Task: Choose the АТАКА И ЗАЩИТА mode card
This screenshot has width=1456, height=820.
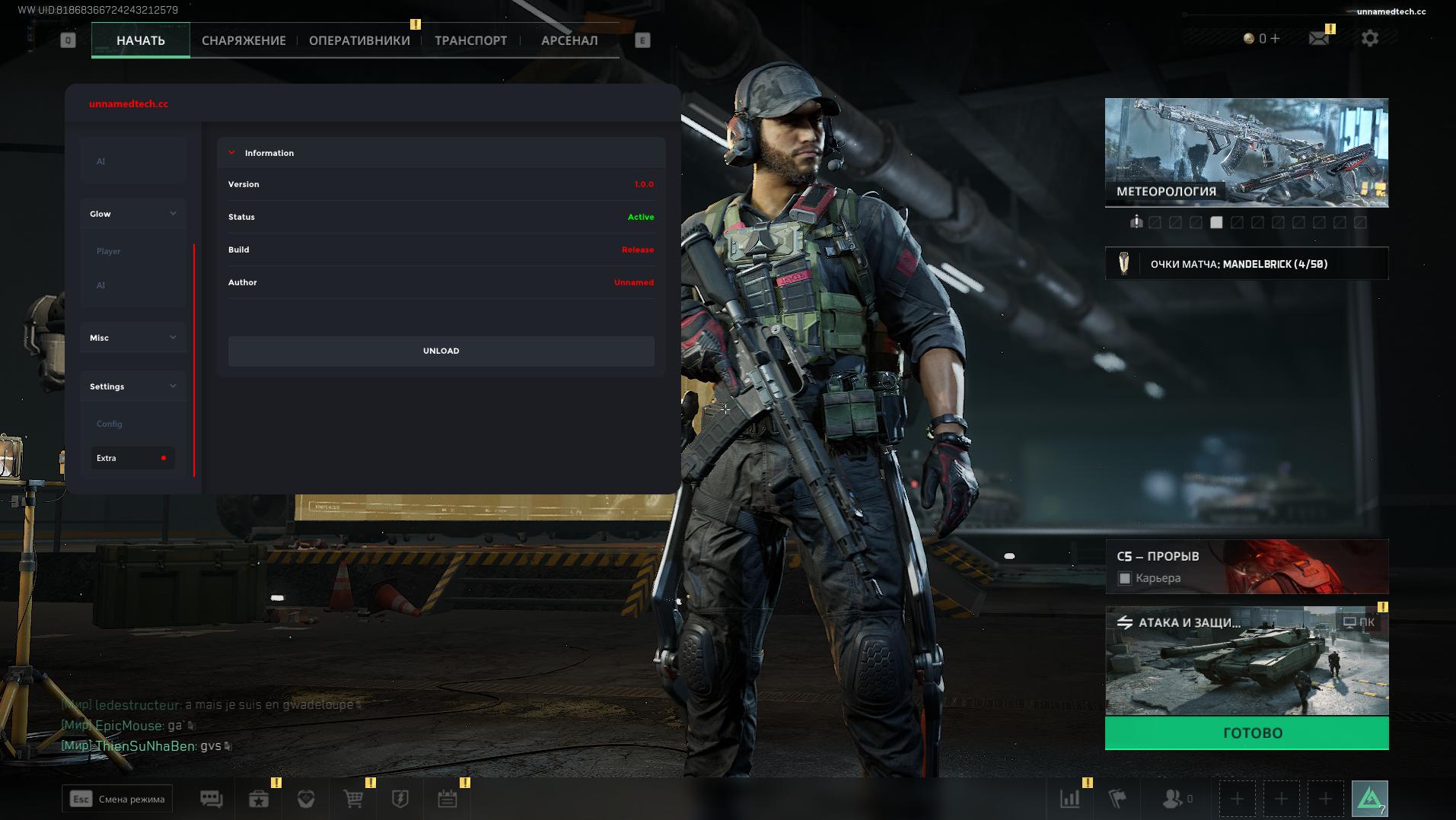Action: click(1247, 660)
